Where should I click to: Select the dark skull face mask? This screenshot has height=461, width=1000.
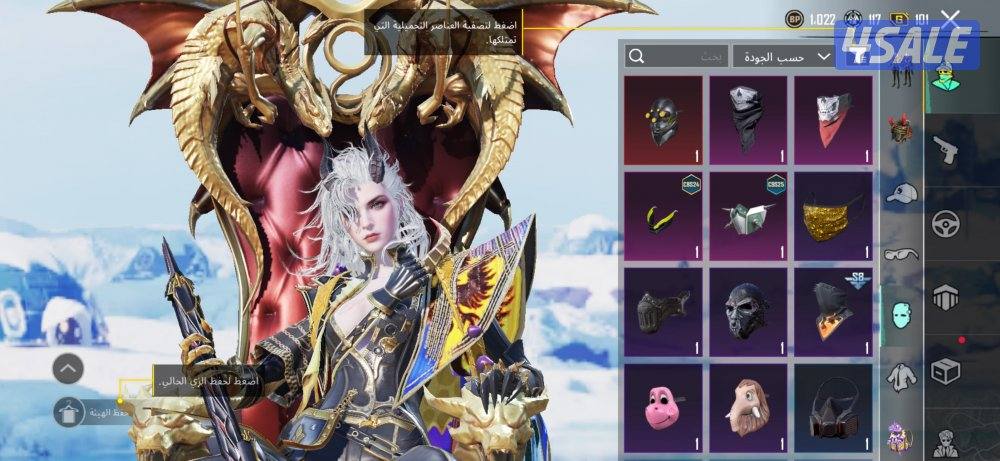[x=748, y=311]
